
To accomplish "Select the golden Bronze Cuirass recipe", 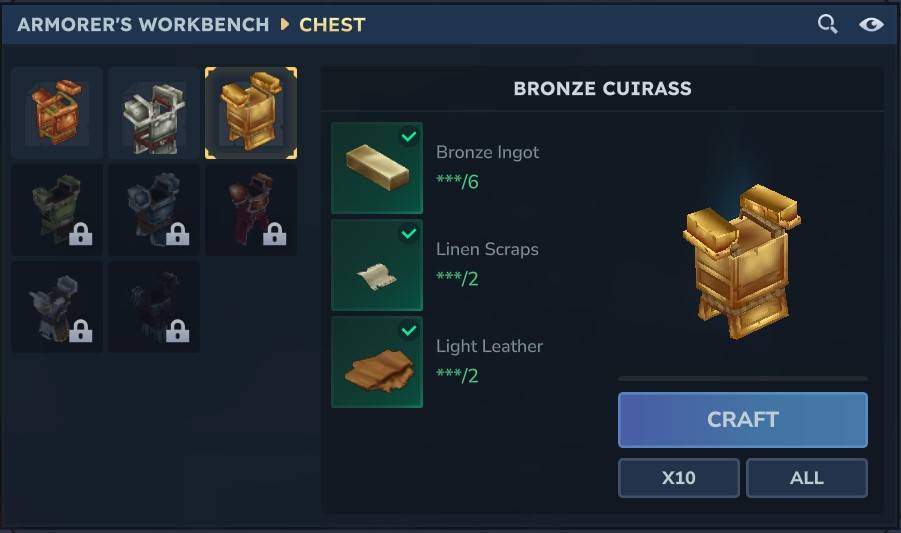I will [251, 113].
